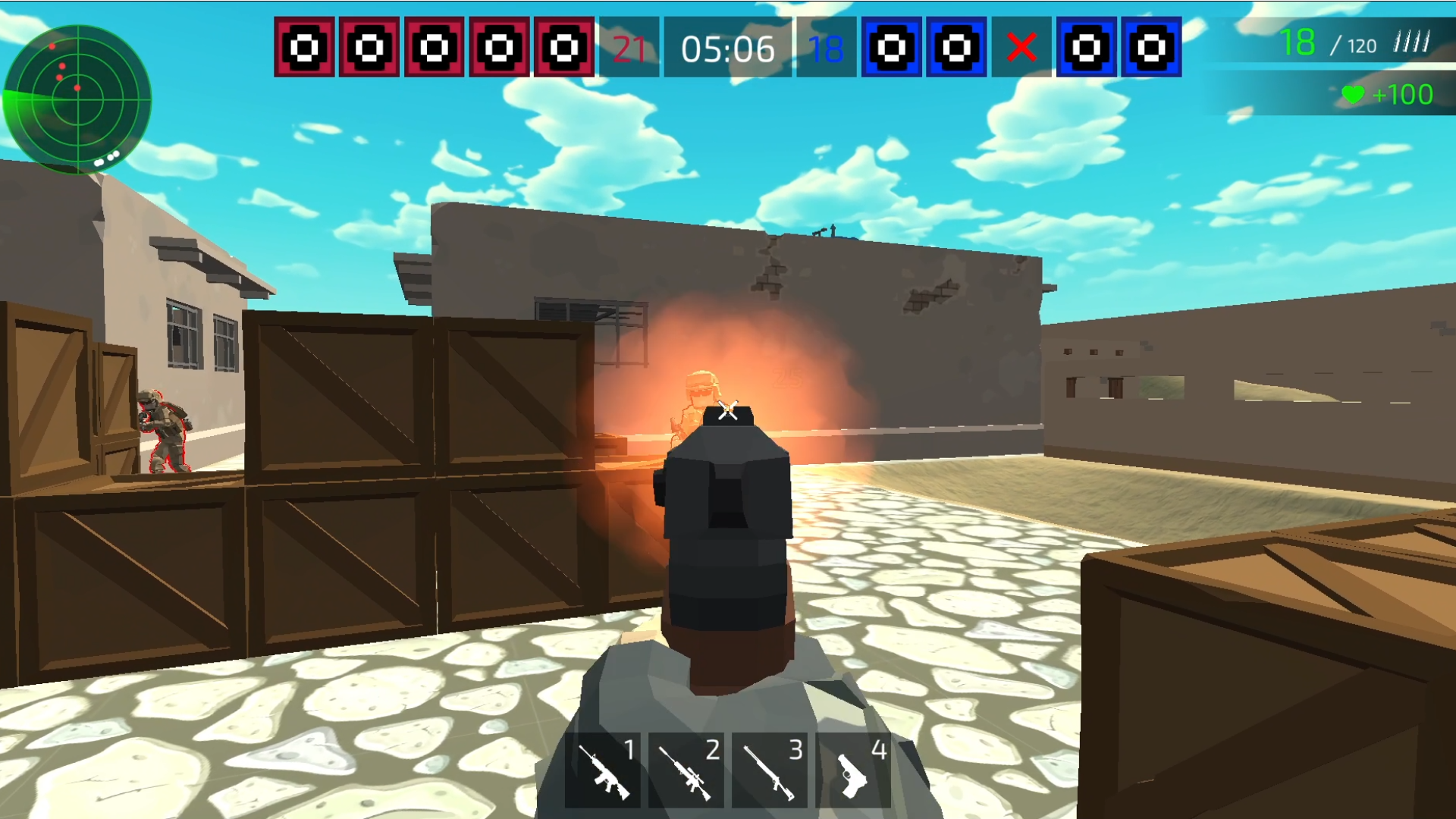Click the second blue team target icon
1456x819 pixels.
957,48
